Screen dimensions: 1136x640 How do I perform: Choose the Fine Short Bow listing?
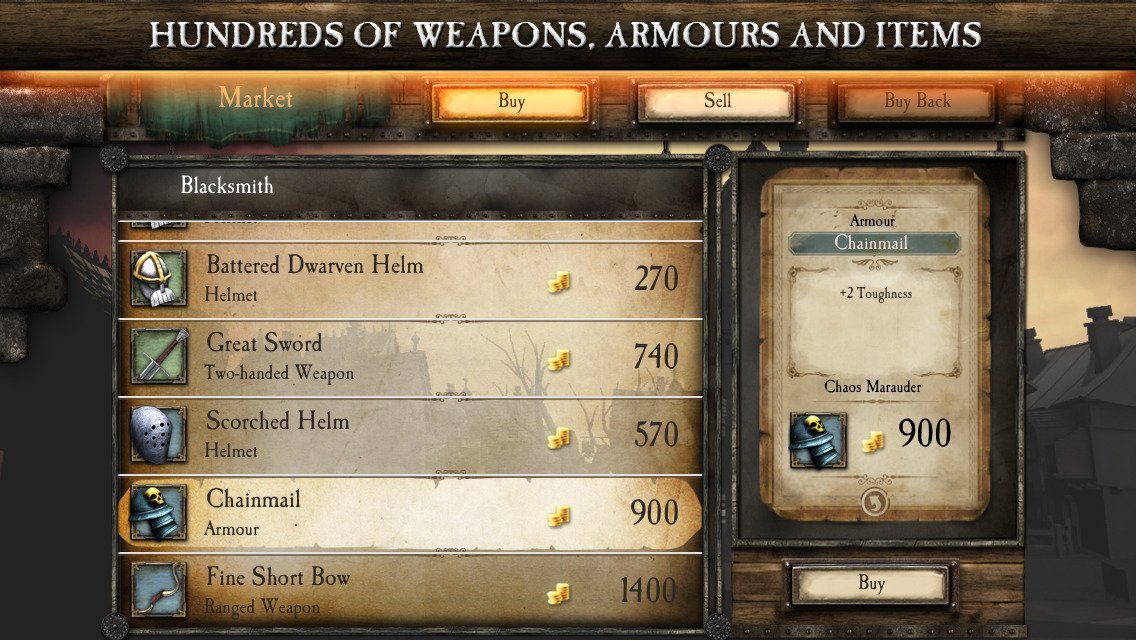[410, 589]
